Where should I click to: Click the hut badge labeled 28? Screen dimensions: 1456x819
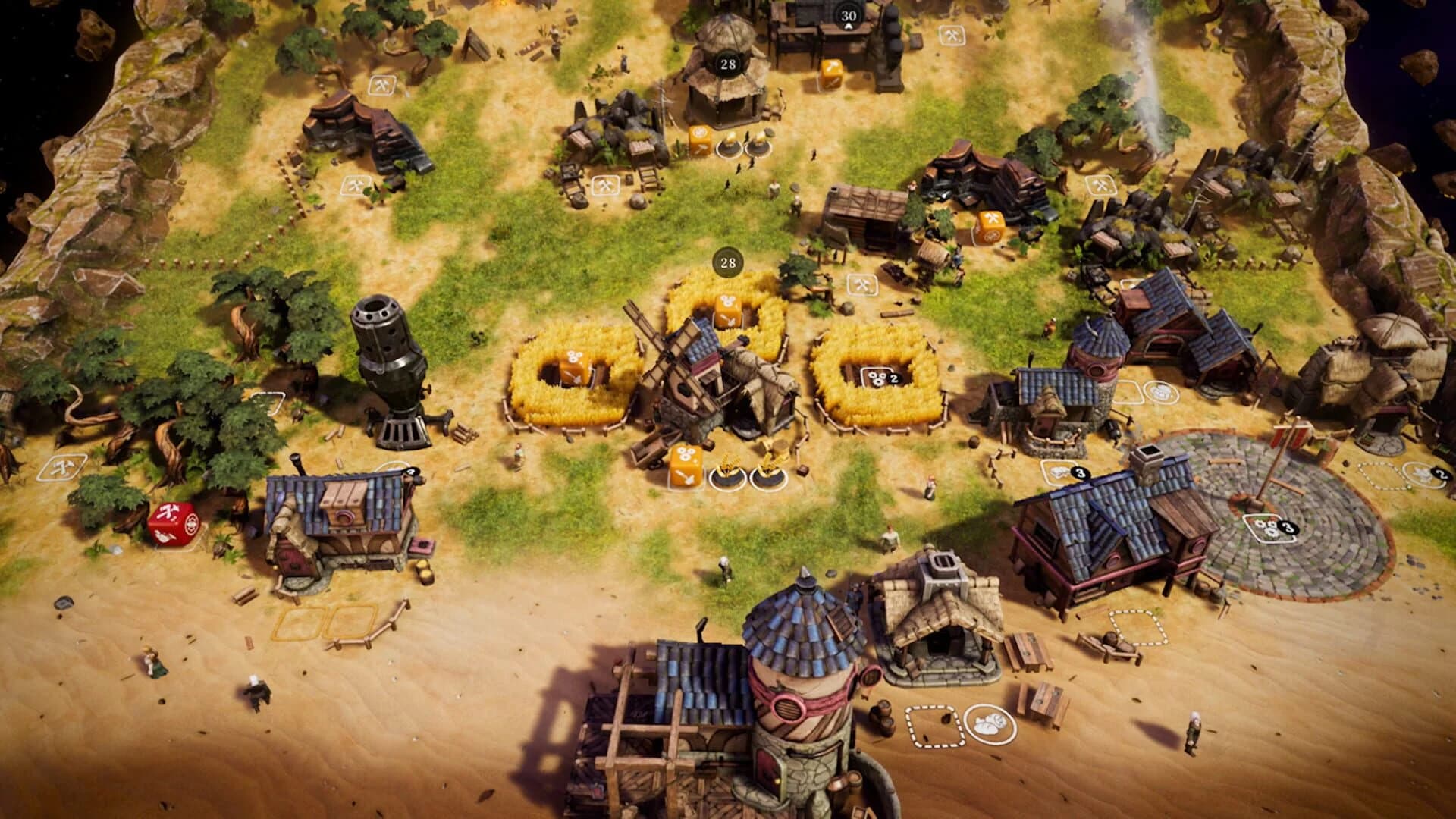pyautogui.click(x=728, y=65)
